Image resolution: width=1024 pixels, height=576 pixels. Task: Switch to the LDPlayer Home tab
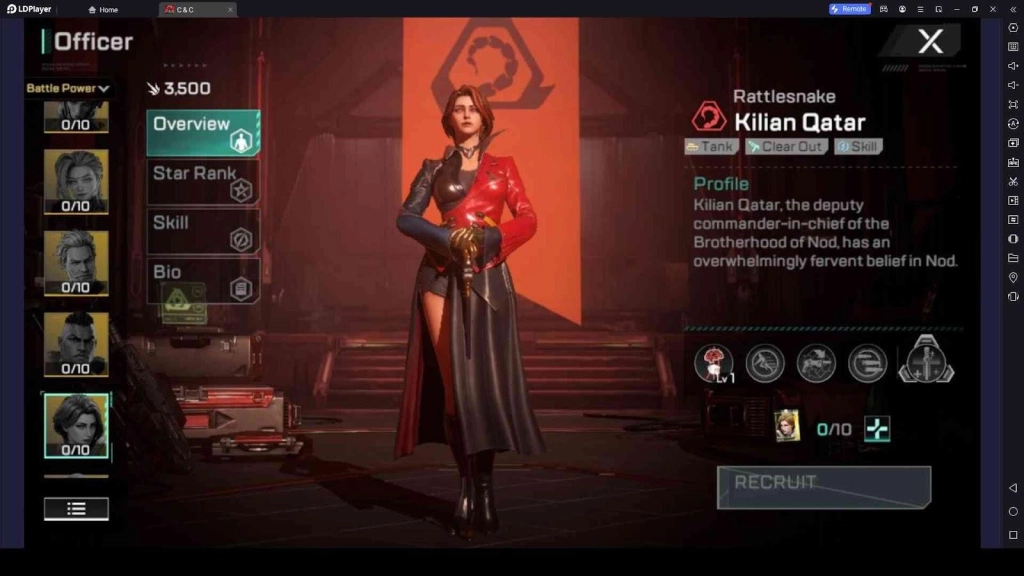[x=103, y=9]
